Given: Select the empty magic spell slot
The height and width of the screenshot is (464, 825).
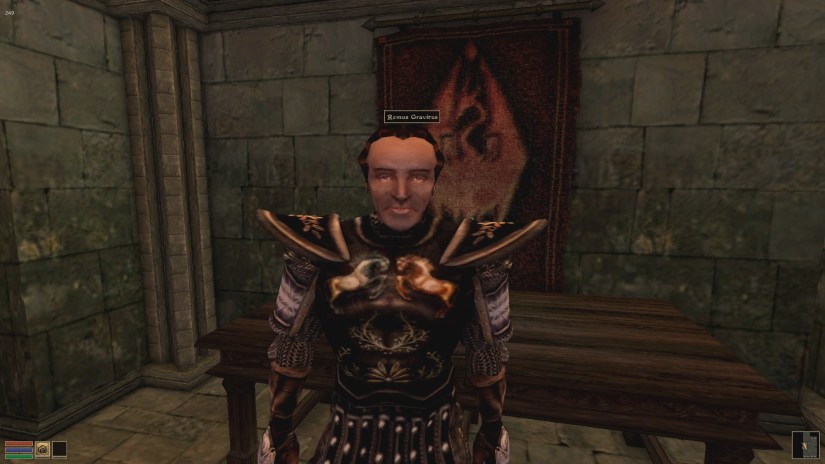Looking at the screenshot, I should click(x=60, y=449).
